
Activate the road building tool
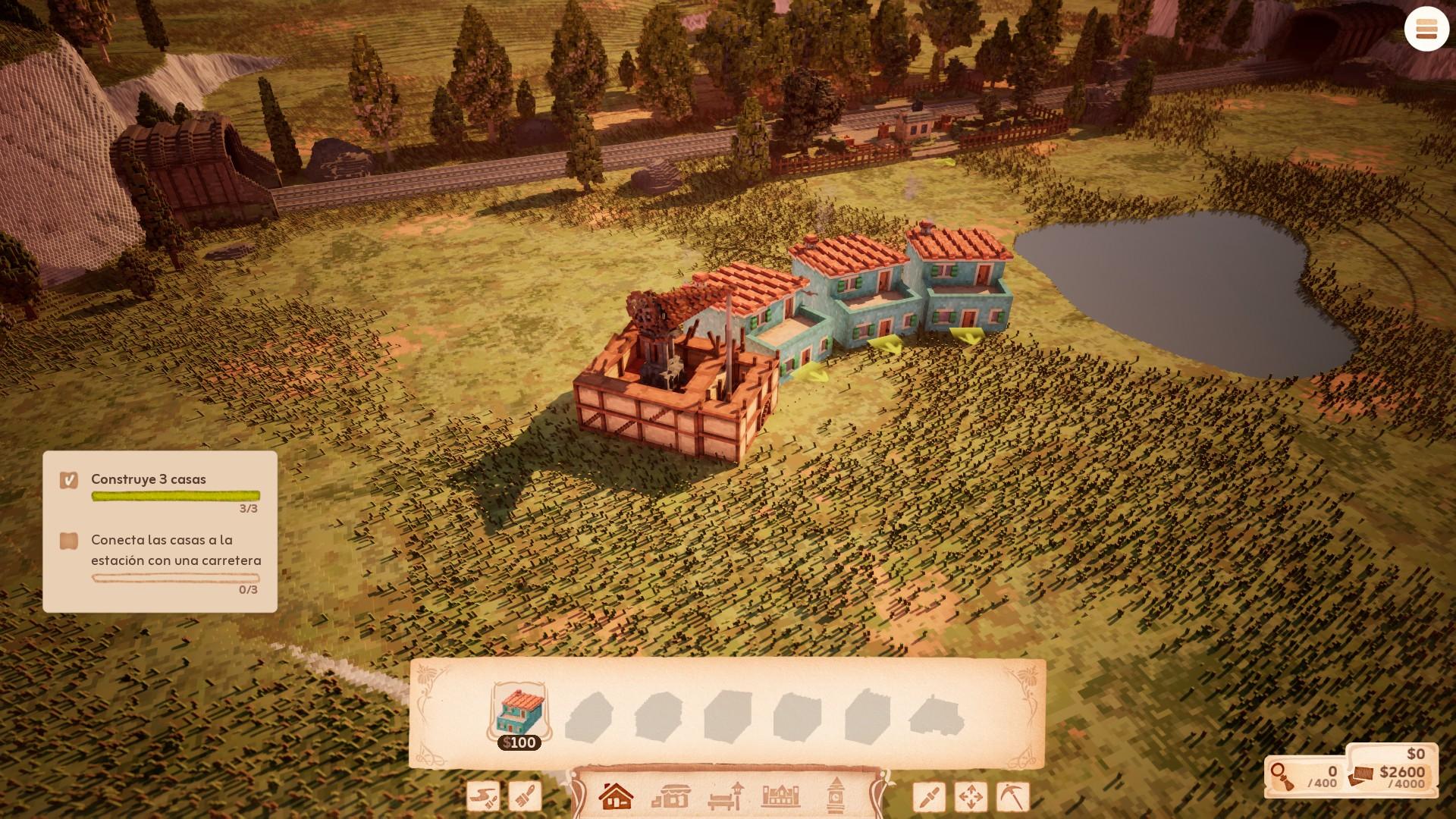(x=483, y=797)
